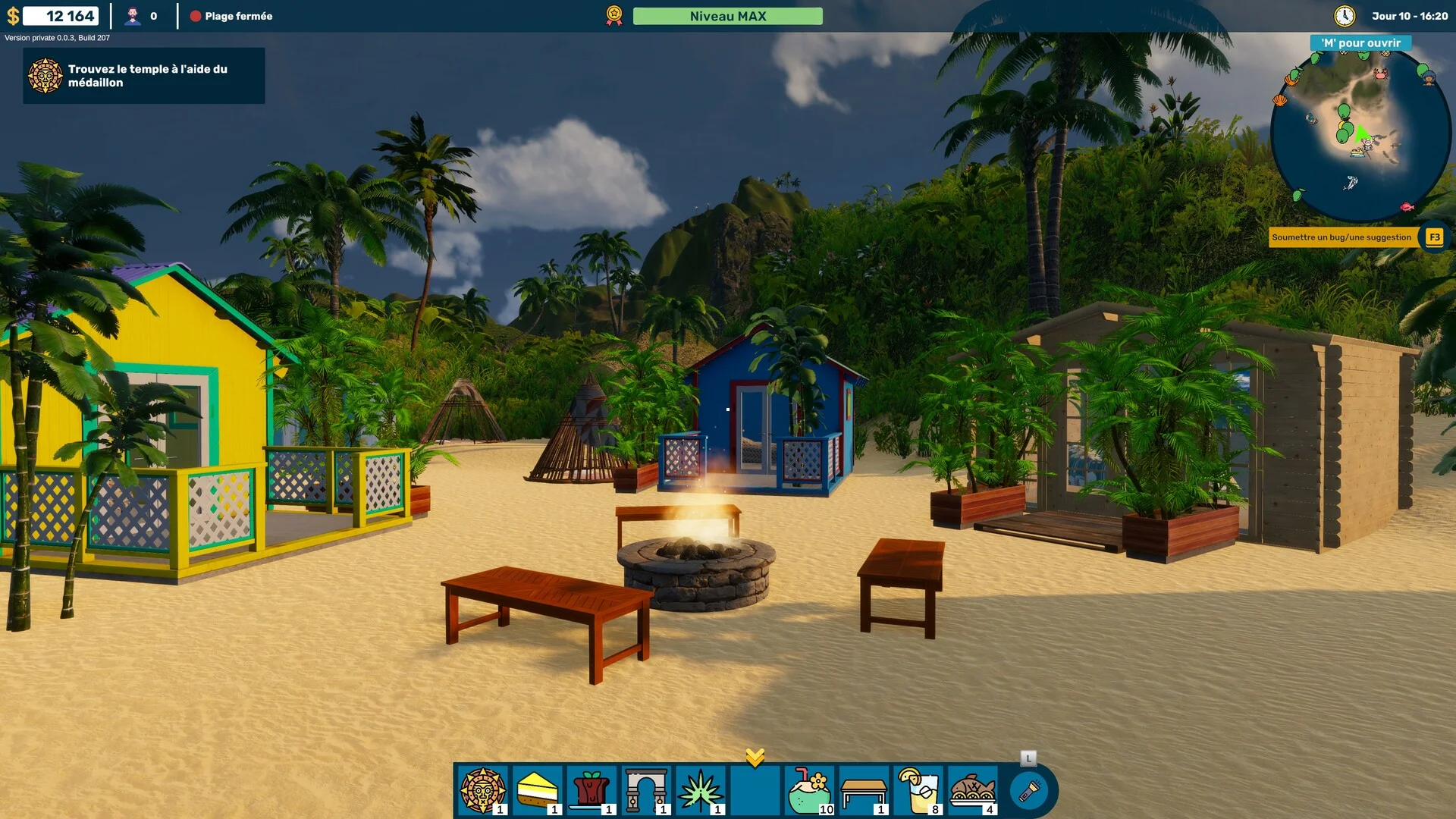Select the medallion hotbar slot

[482, 790]
